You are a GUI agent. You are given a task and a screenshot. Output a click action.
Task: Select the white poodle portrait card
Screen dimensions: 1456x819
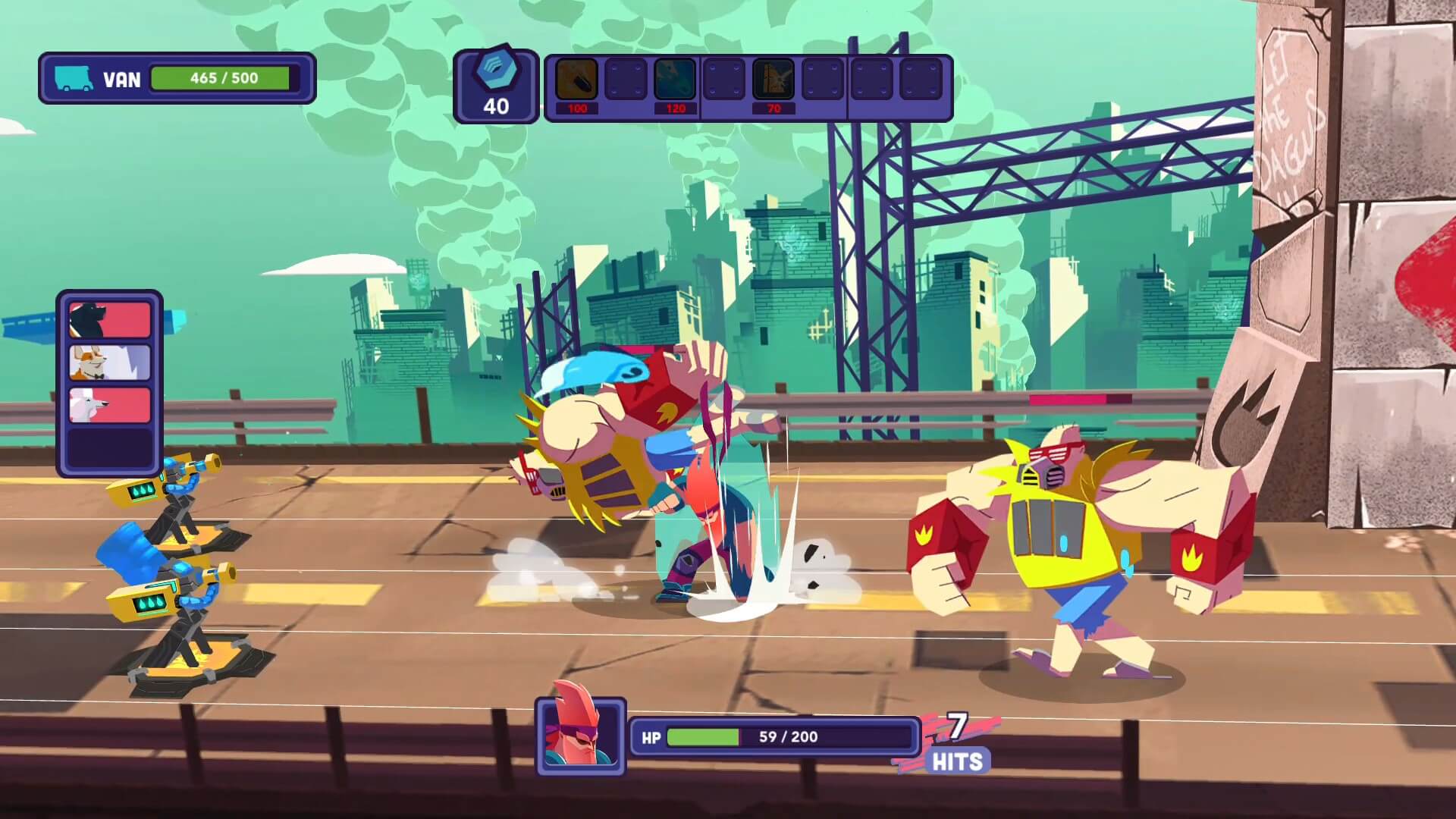(110, 406)
